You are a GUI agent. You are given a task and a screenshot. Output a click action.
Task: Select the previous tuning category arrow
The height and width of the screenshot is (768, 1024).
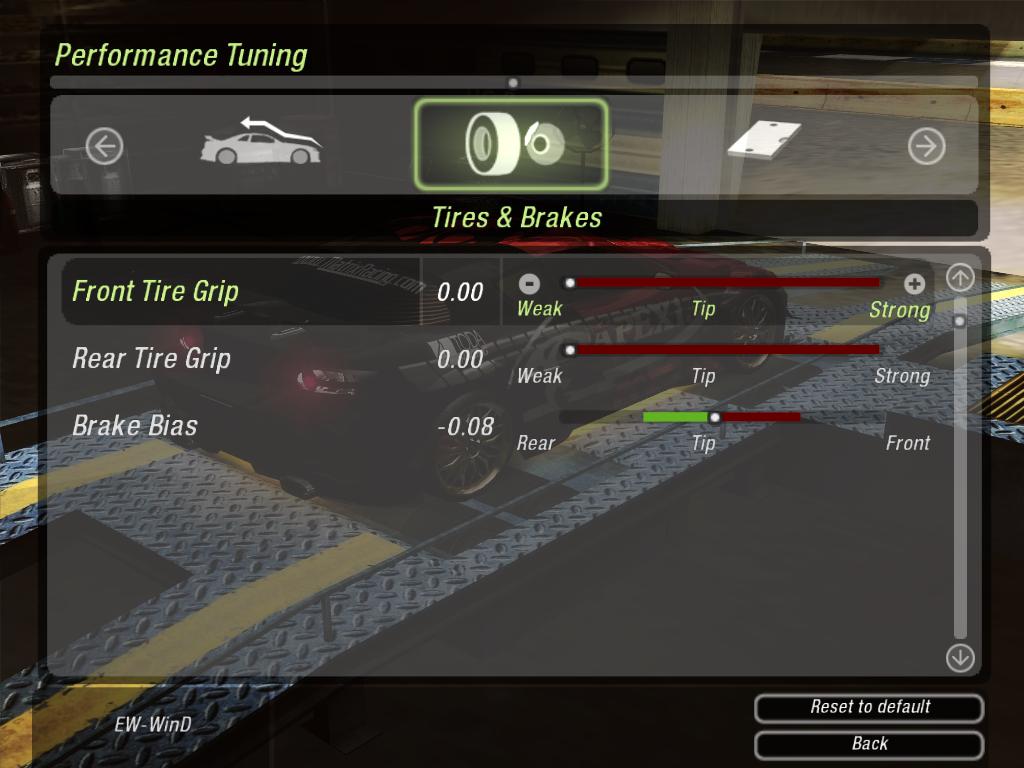(104, 147)
